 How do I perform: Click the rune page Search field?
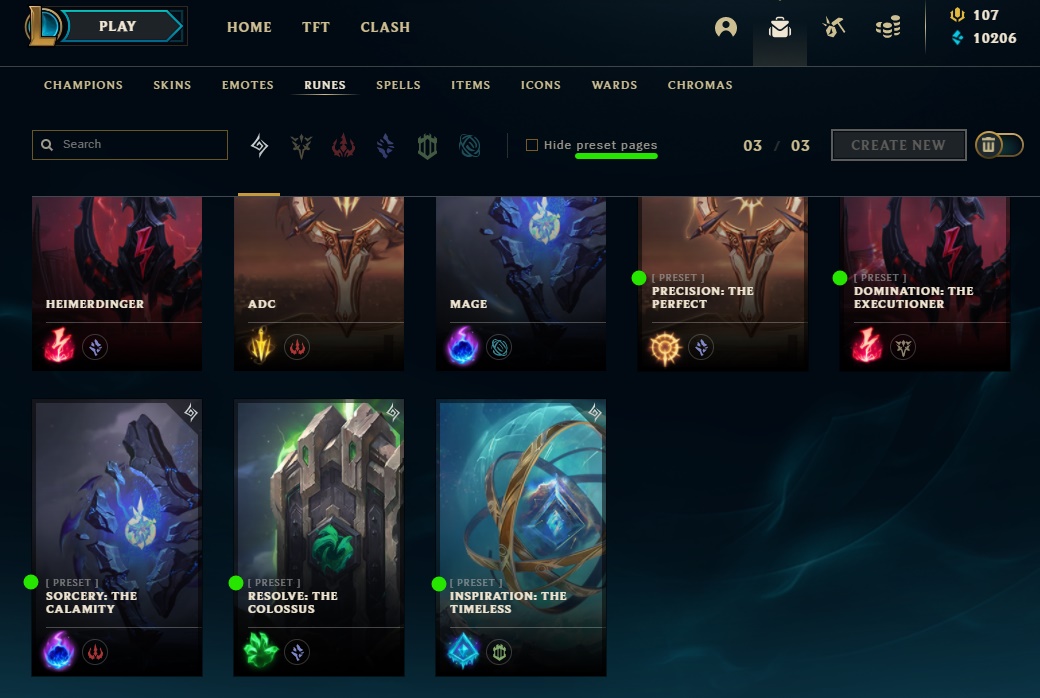[x=140, y=145]
